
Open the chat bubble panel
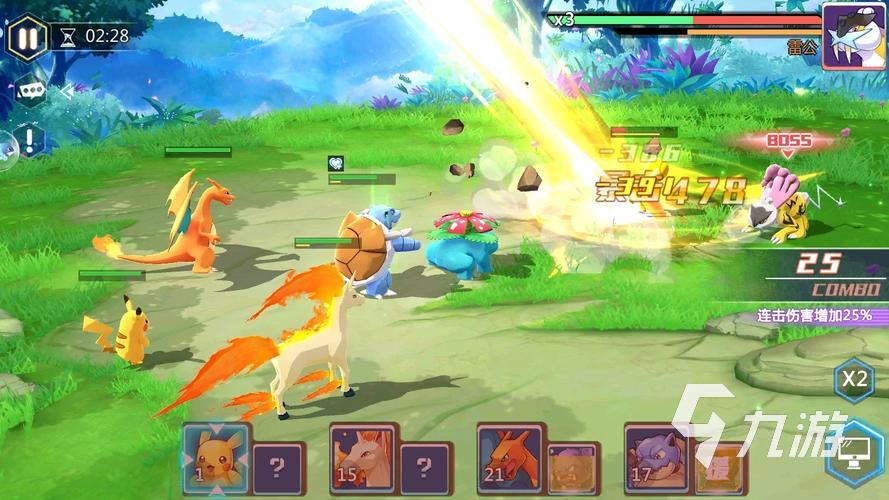pos(29,91)
